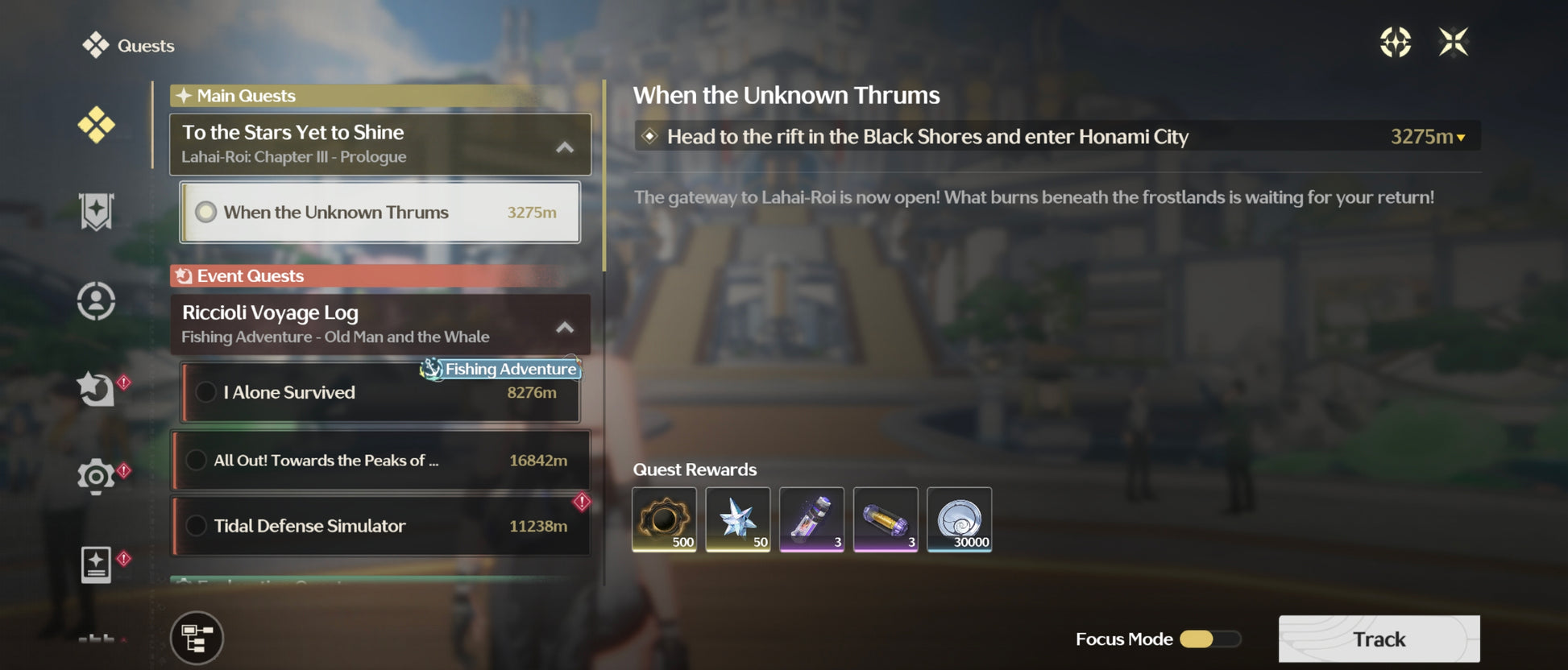View the 30000 shell credit reward
Screen dimensions: 1568x670
pos(959,519)
